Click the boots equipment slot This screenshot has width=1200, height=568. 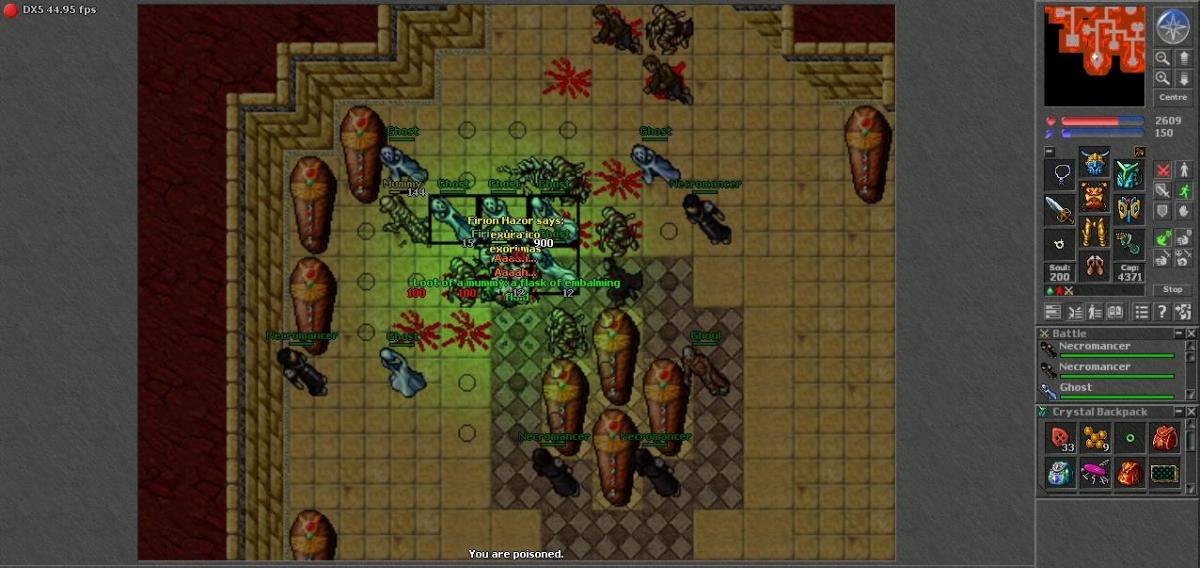[x=1094, y=266]
